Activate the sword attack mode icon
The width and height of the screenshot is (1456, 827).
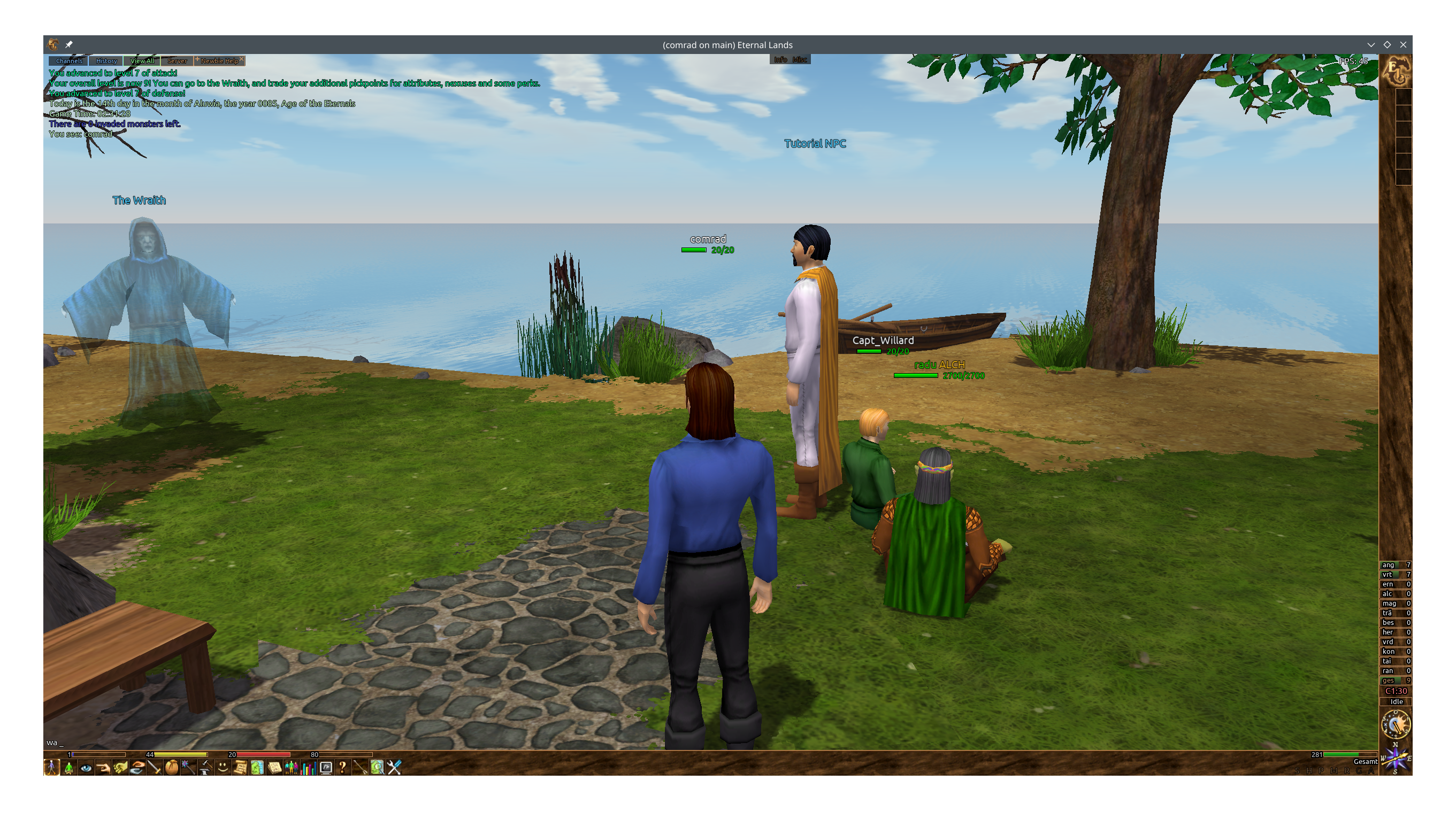(155, 768)
